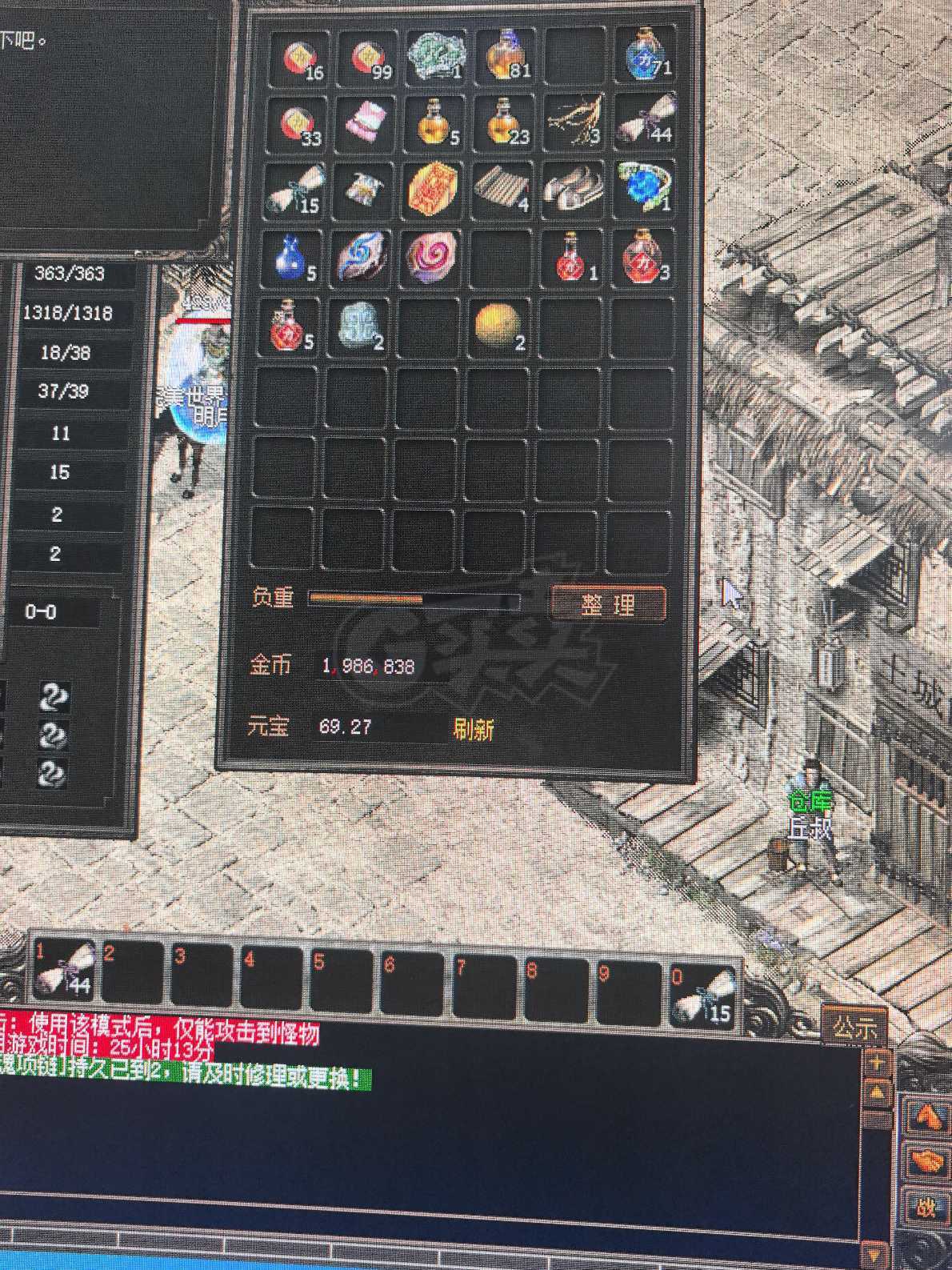Image resolution: width=952 pixels, height=1270 pixels.
Task: Open the 公示 notice button
Action: (854, 1027)
